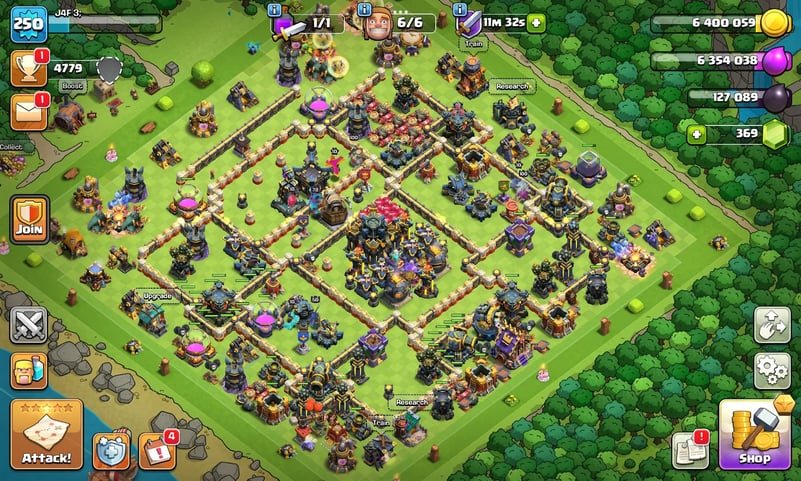Open the crossed swords clan war button
The width and height of the screenshot is (801, 481).
coord(29,325)
